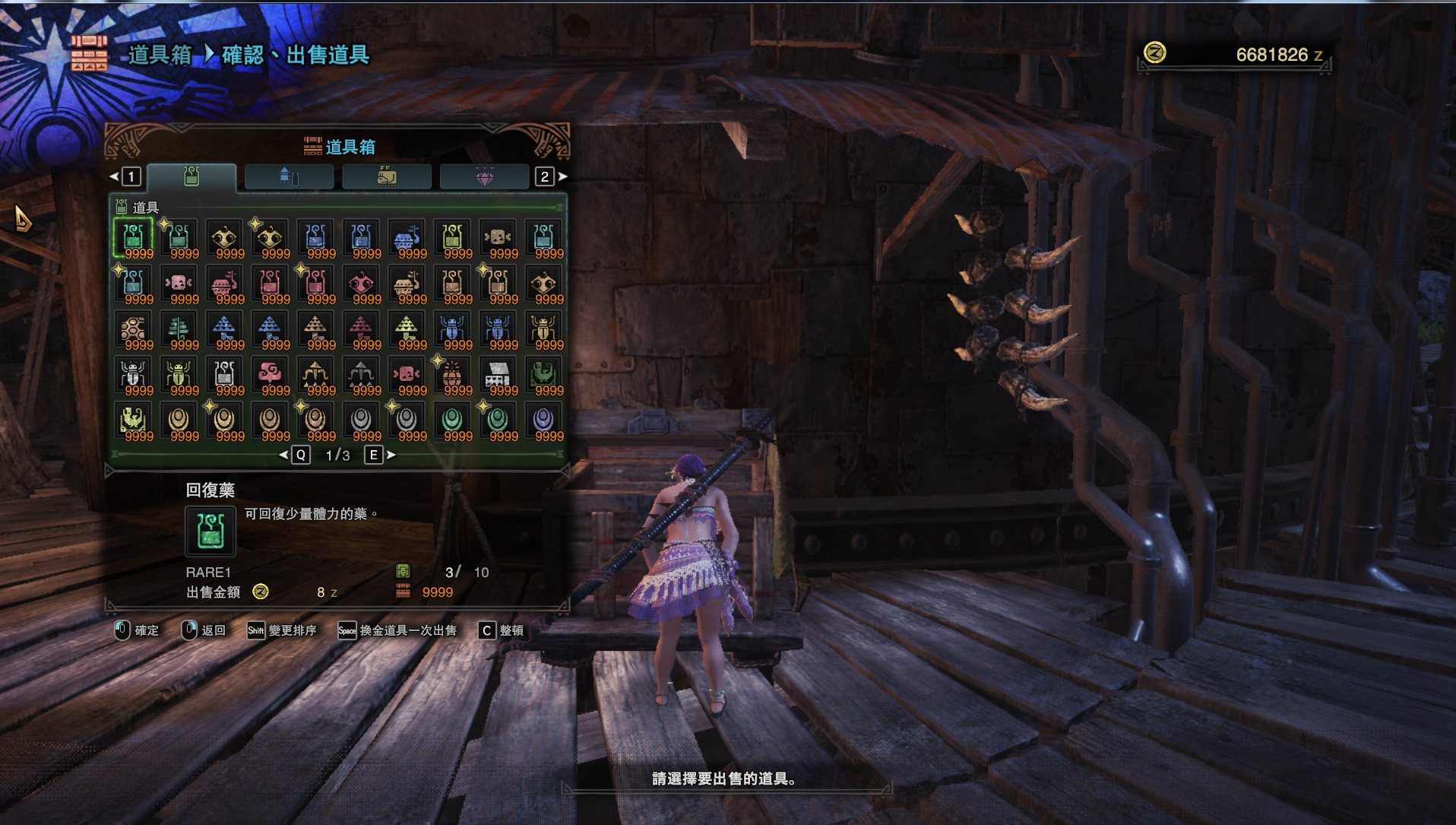The width and height of the screenshot is (1456, 825).
Task: Choose the pink smoke cloud item
Action: (x=271, y=375)
